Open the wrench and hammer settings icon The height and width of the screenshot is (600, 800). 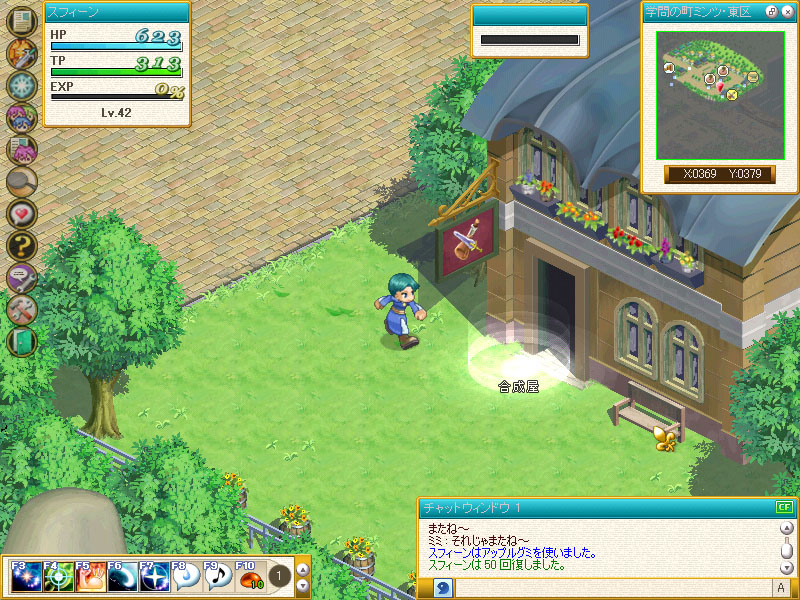21,309
